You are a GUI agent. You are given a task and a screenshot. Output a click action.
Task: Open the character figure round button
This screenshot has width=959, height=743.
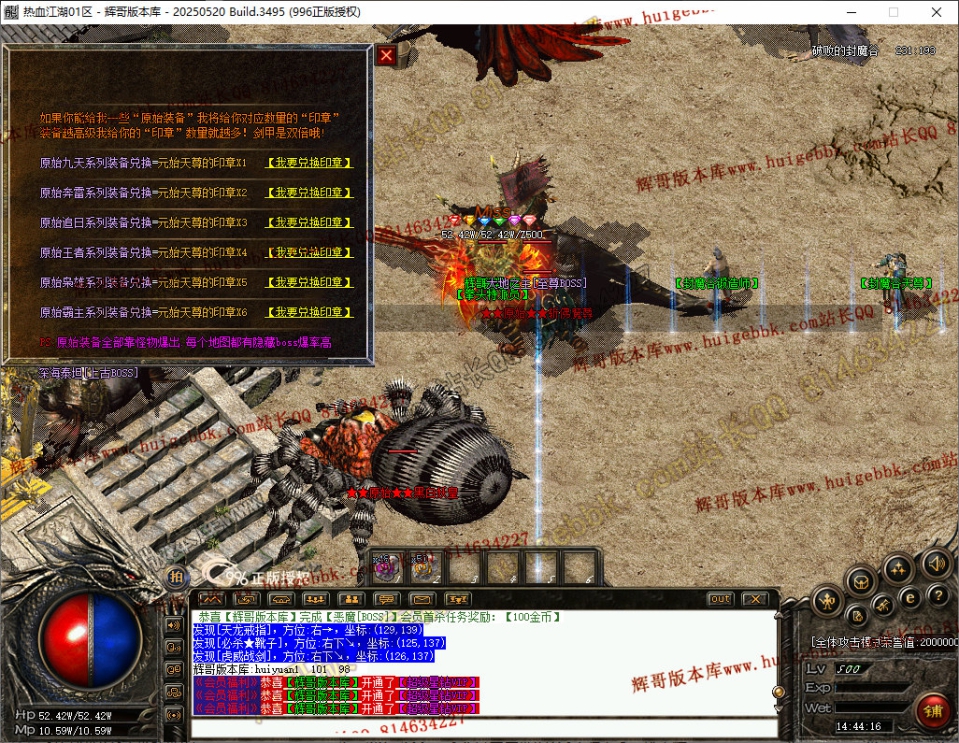click(826, 600)
